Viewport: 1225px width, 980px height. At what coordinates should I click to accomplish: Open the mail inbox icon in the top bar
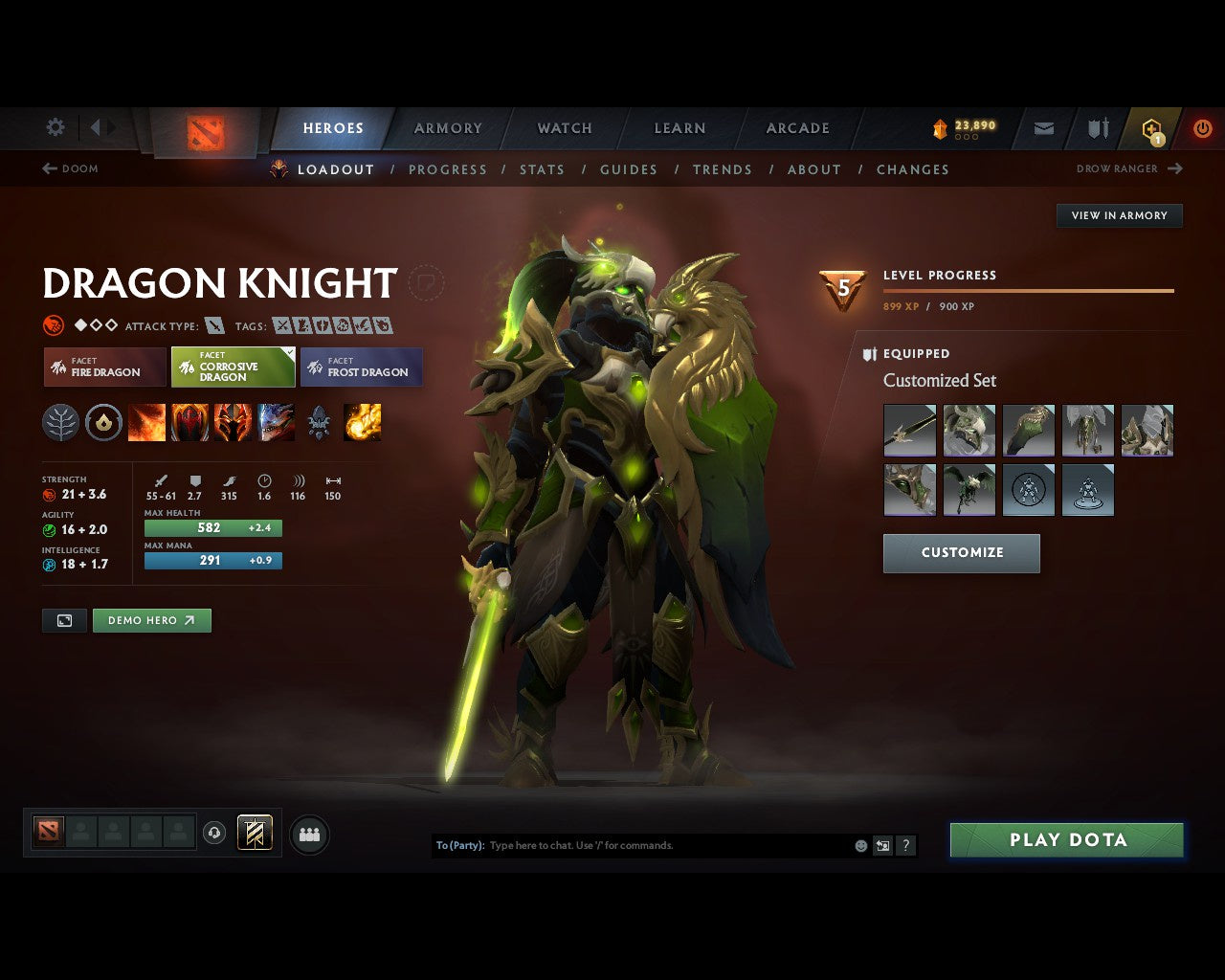click(1043, 128)
